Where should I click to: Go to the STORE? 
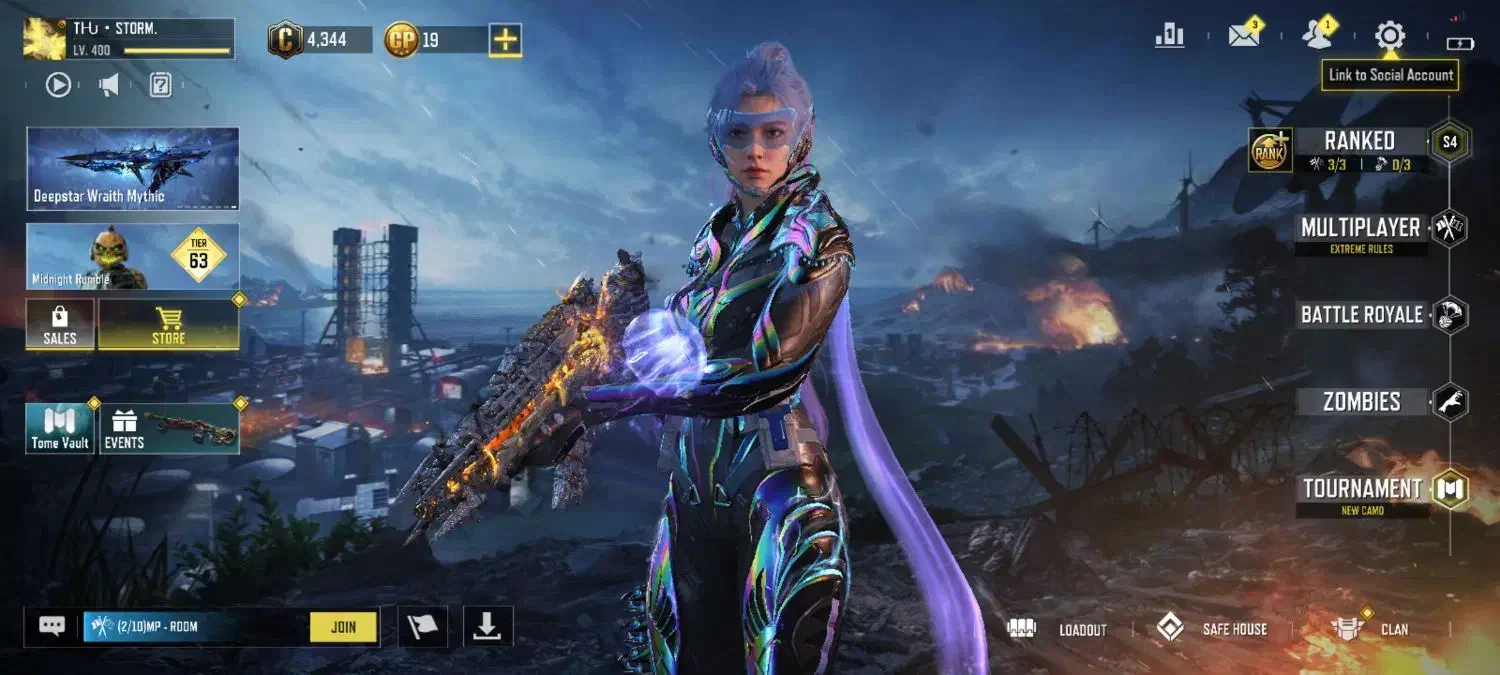pyautogui.click(x=168, y=325)
